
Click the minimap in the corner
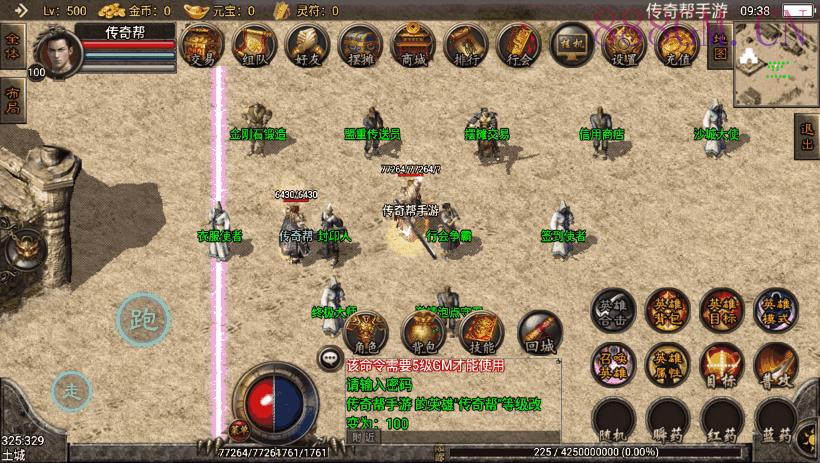(775, 64)
